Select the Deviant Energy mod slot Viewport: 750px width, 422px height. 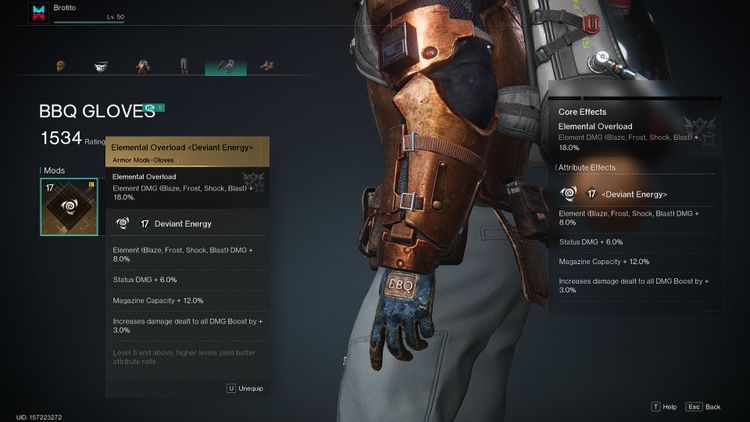[69, 207]
